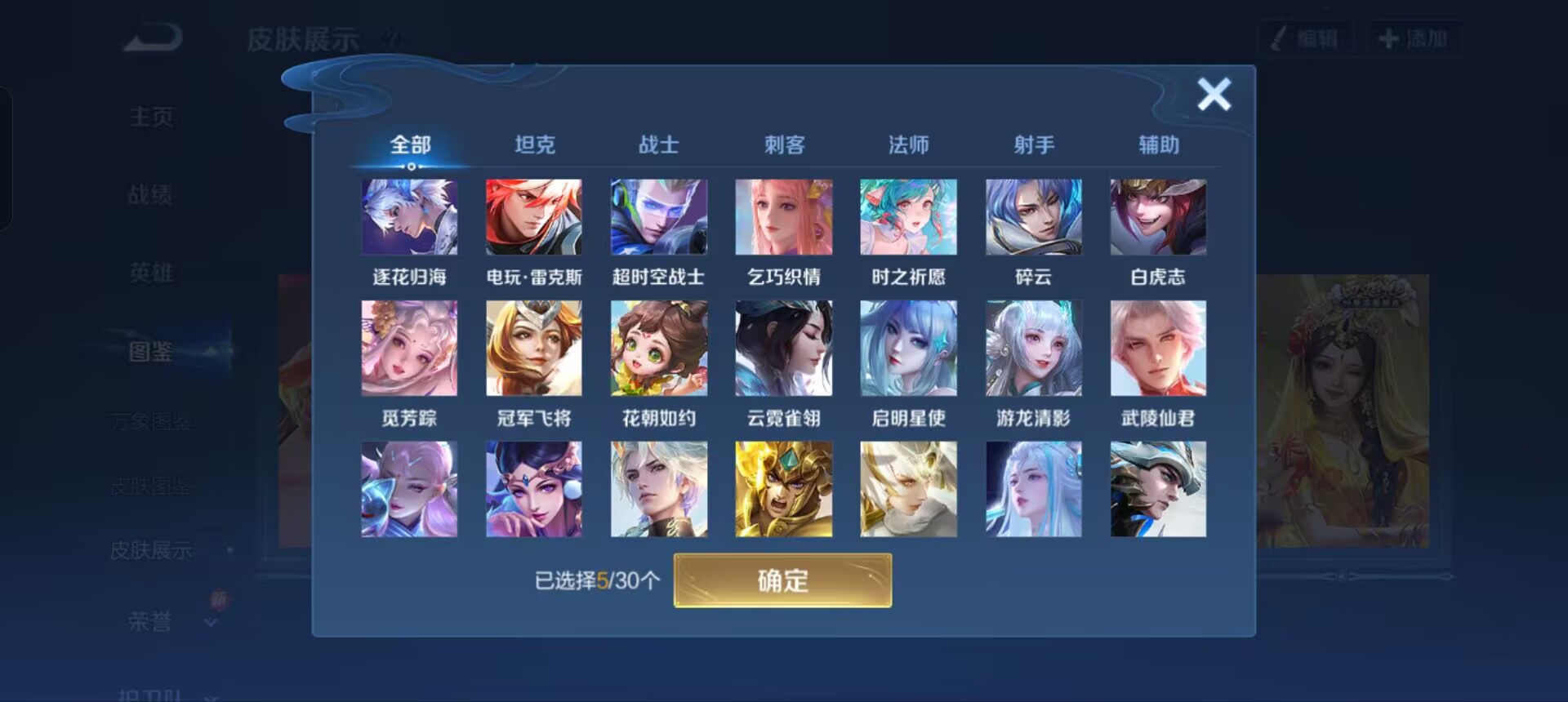Screen dimensions: 1568x702
Task: Open the 射手 filter tab
Action: (x=1033, y=144)
